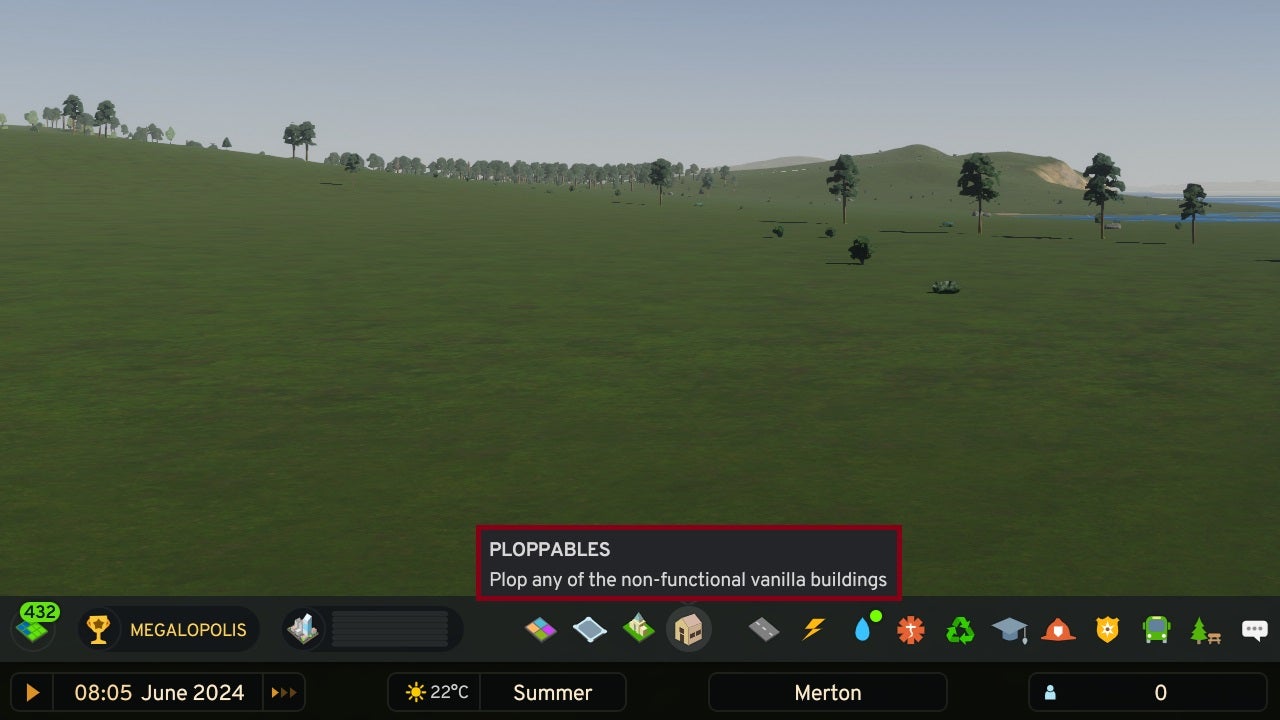
Task: Select the Electricity service icon
Action: pyautogui.click(x=812, y=629)
